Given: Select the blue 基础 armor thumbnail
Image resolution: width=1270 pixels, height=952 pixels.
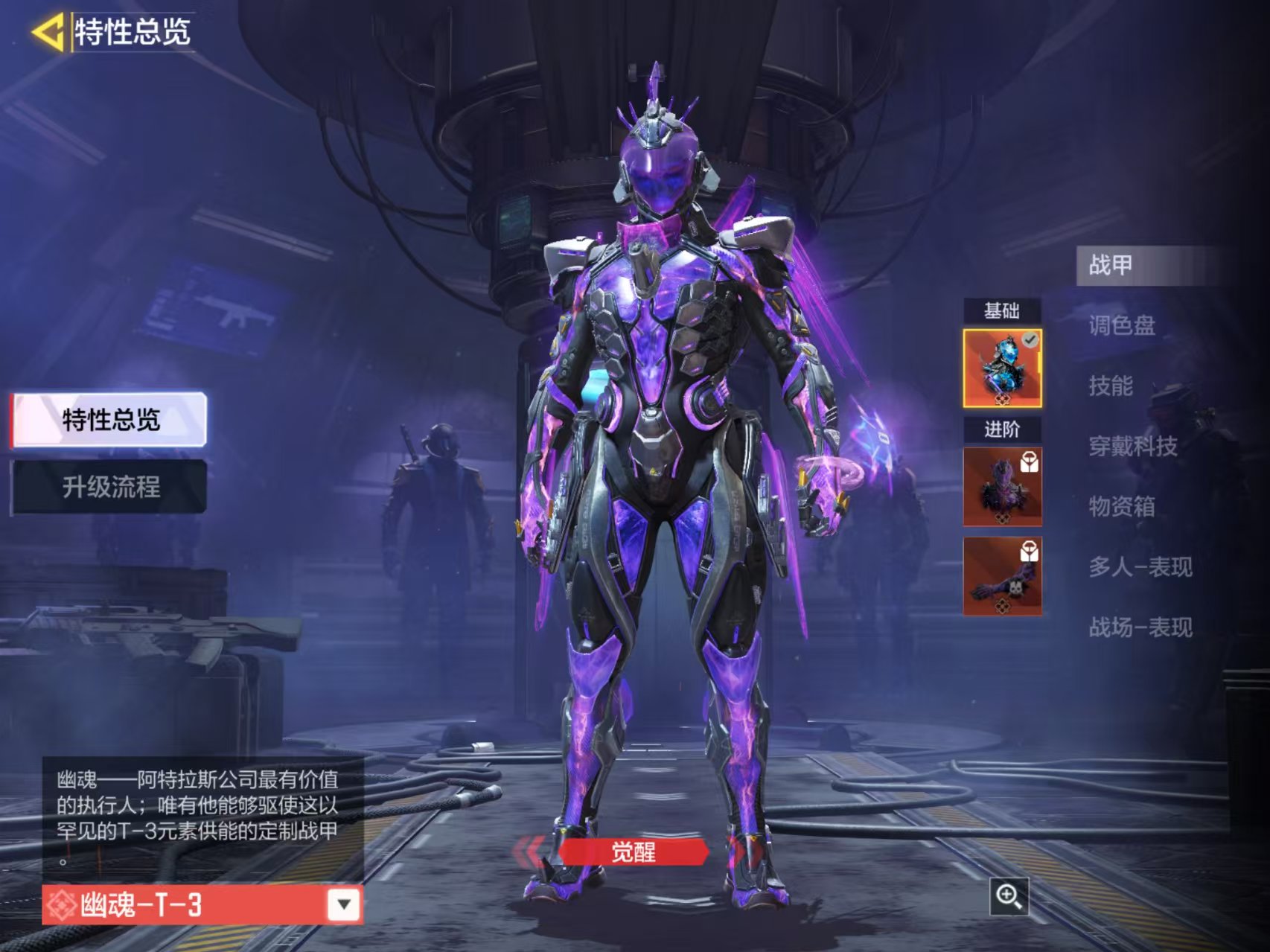Looking at the screenshot, I should point(1002,368).
